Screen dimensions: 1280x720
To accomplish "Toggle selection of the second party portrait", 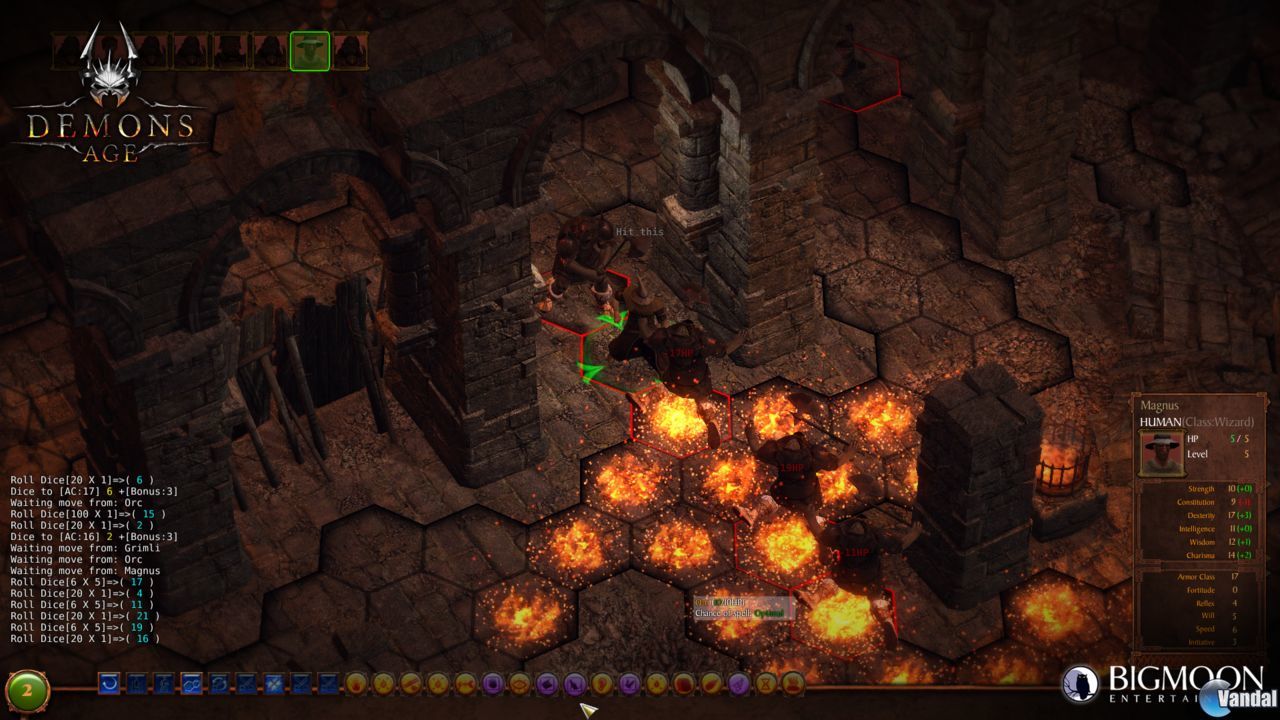I will click(x=110, y=47).
